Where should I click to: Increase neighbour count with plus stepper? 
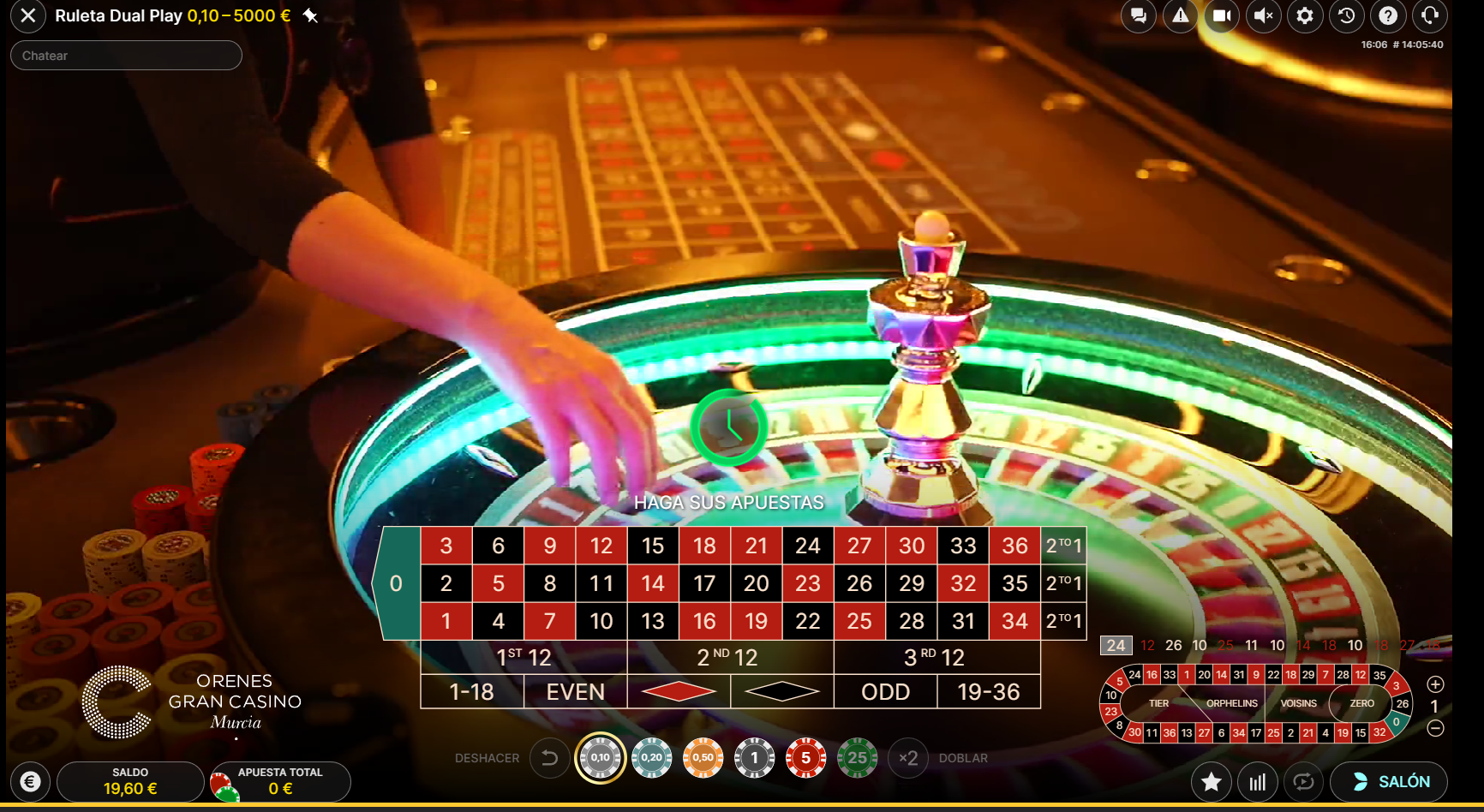(1436, 685)
